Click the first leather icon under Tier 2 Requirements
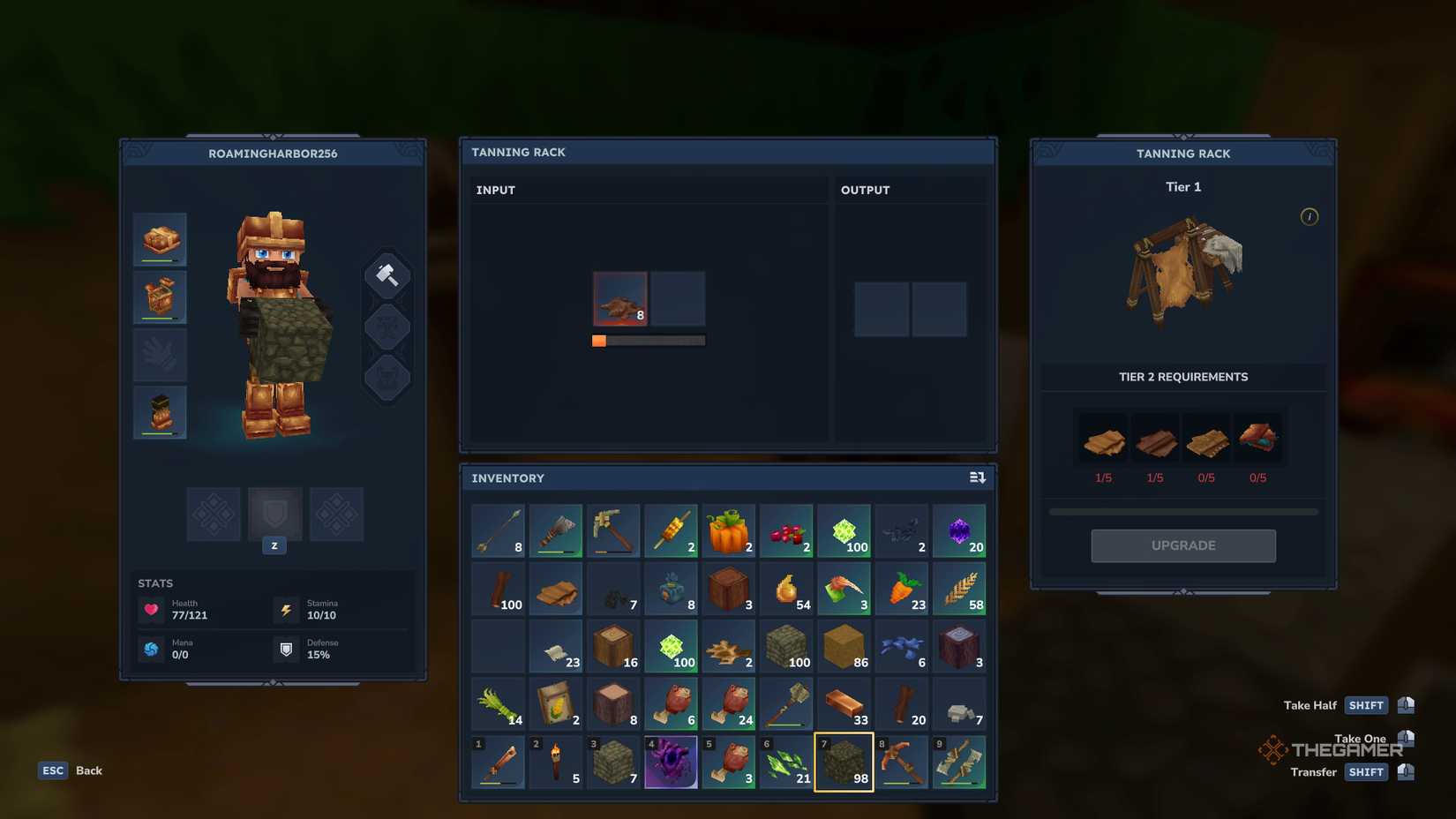1456x819 pixels. 1102,439
